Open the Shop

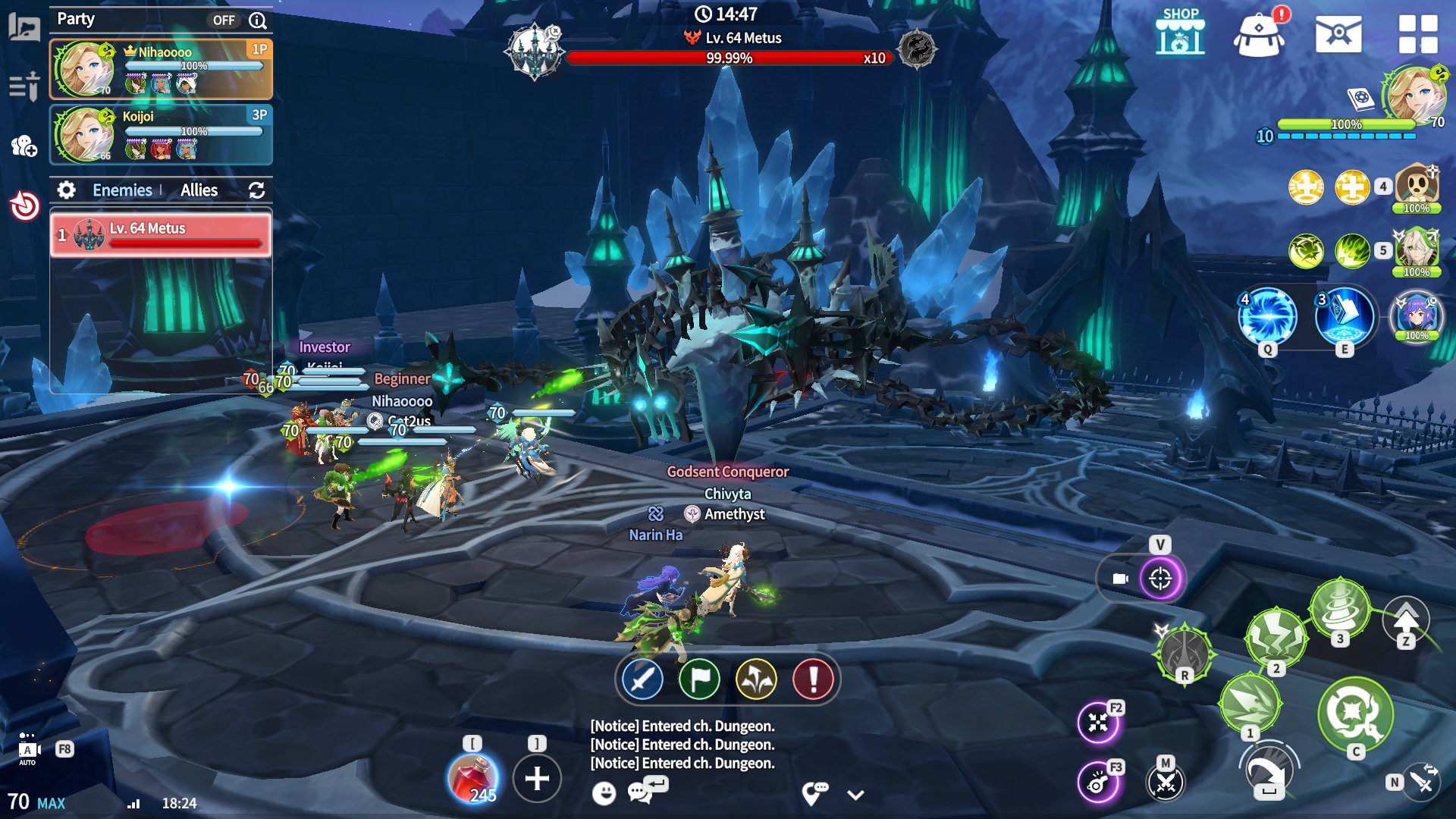click(x=1180, y=33)
